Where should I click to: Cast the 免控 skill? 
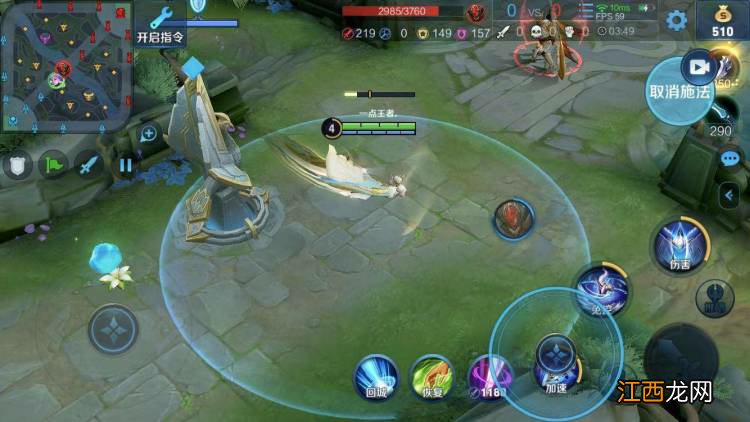pos(602,290)
